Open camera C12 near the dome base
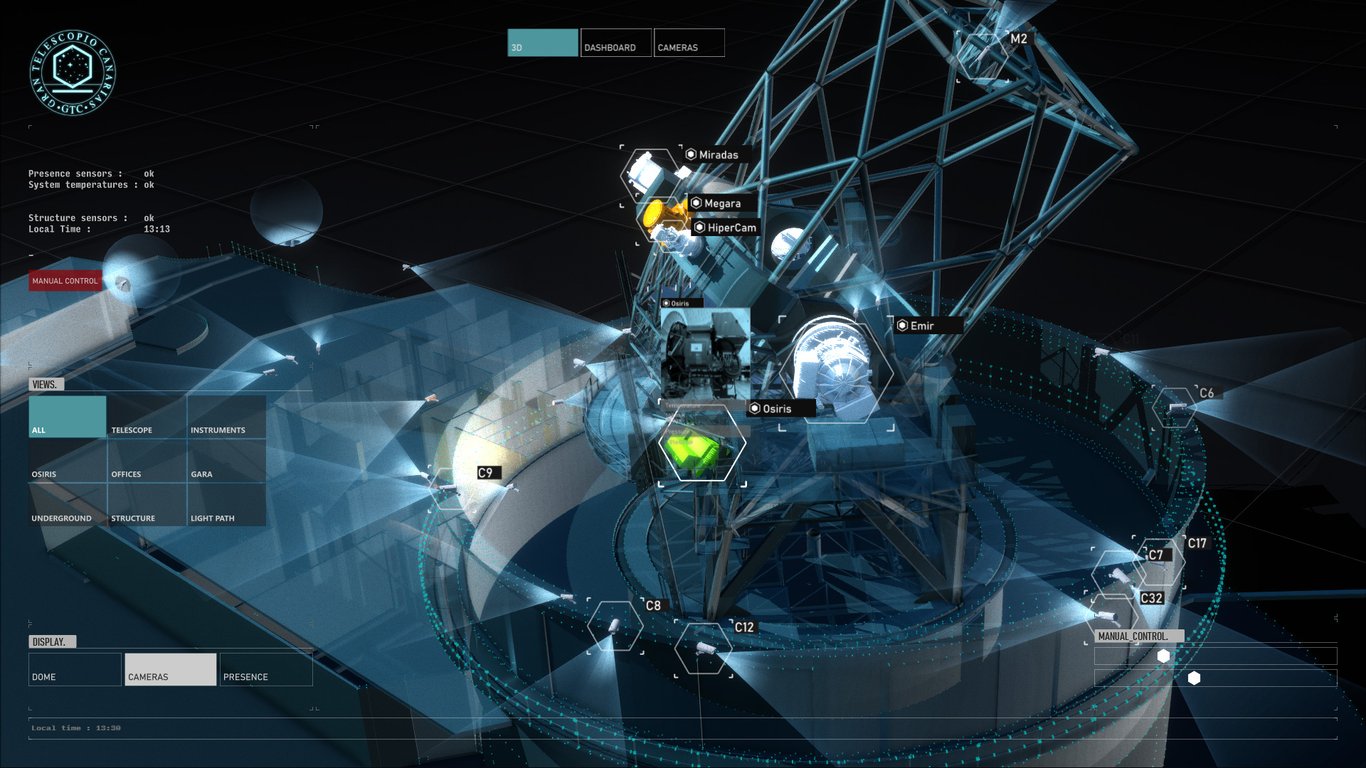Image resolution: width=1366 pixels, height=768 pixels. 744,627
